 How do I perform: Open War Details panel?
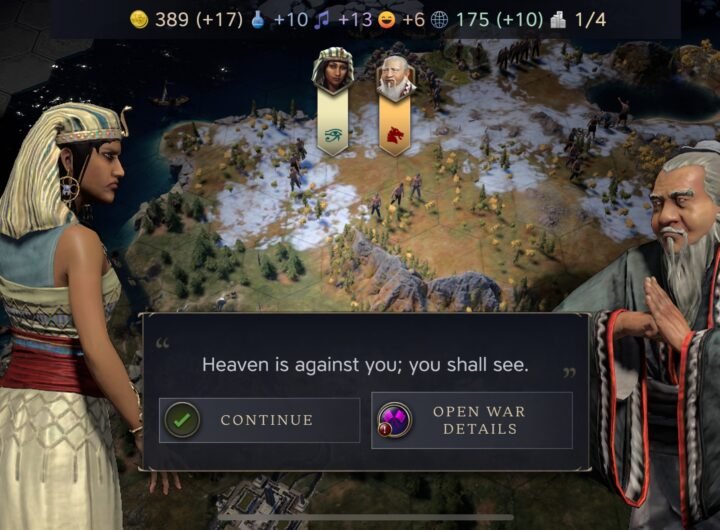(x=471, y=420)
